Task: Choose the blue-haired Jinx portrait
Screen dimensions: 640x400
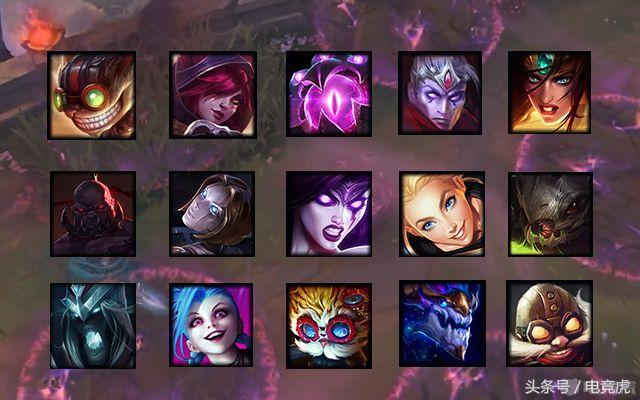Action: pyautogui.click(x=210, y=324)
